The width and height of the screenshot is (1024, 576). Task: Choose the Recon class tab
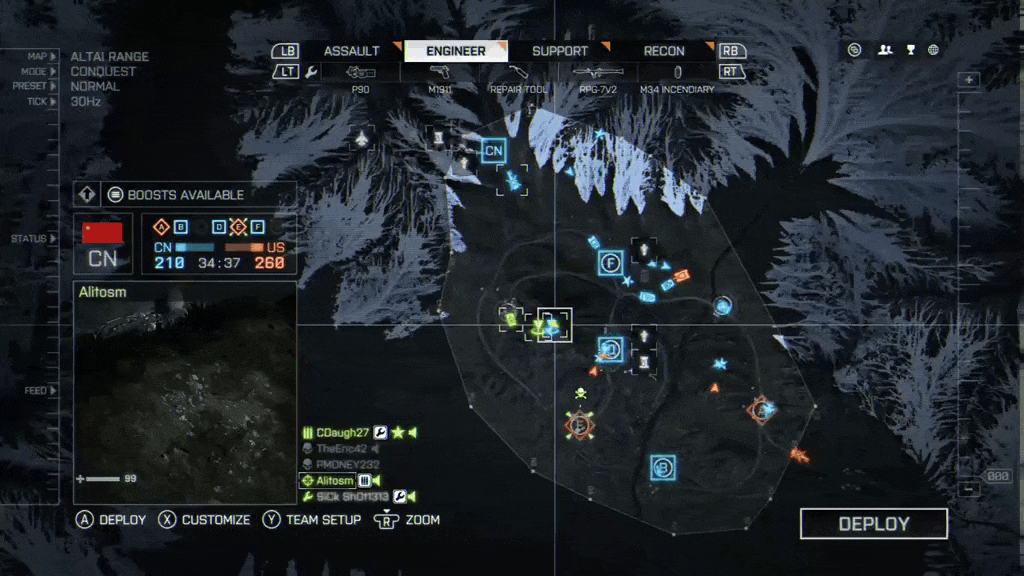pyautogui.click(x=664, y=51)
